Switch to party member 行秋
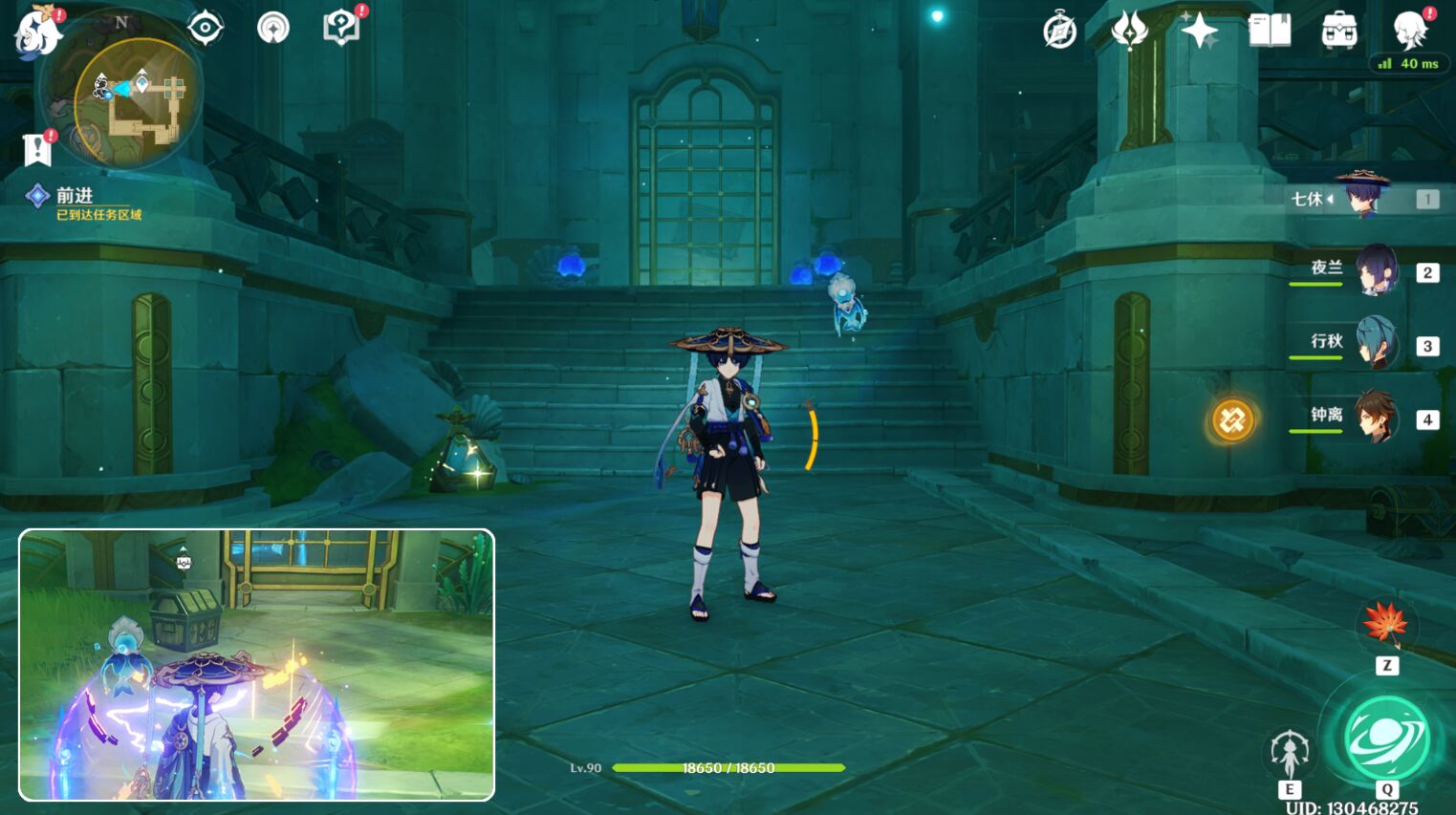This screenshot has width=1456, height=815. click(1376, 344)
